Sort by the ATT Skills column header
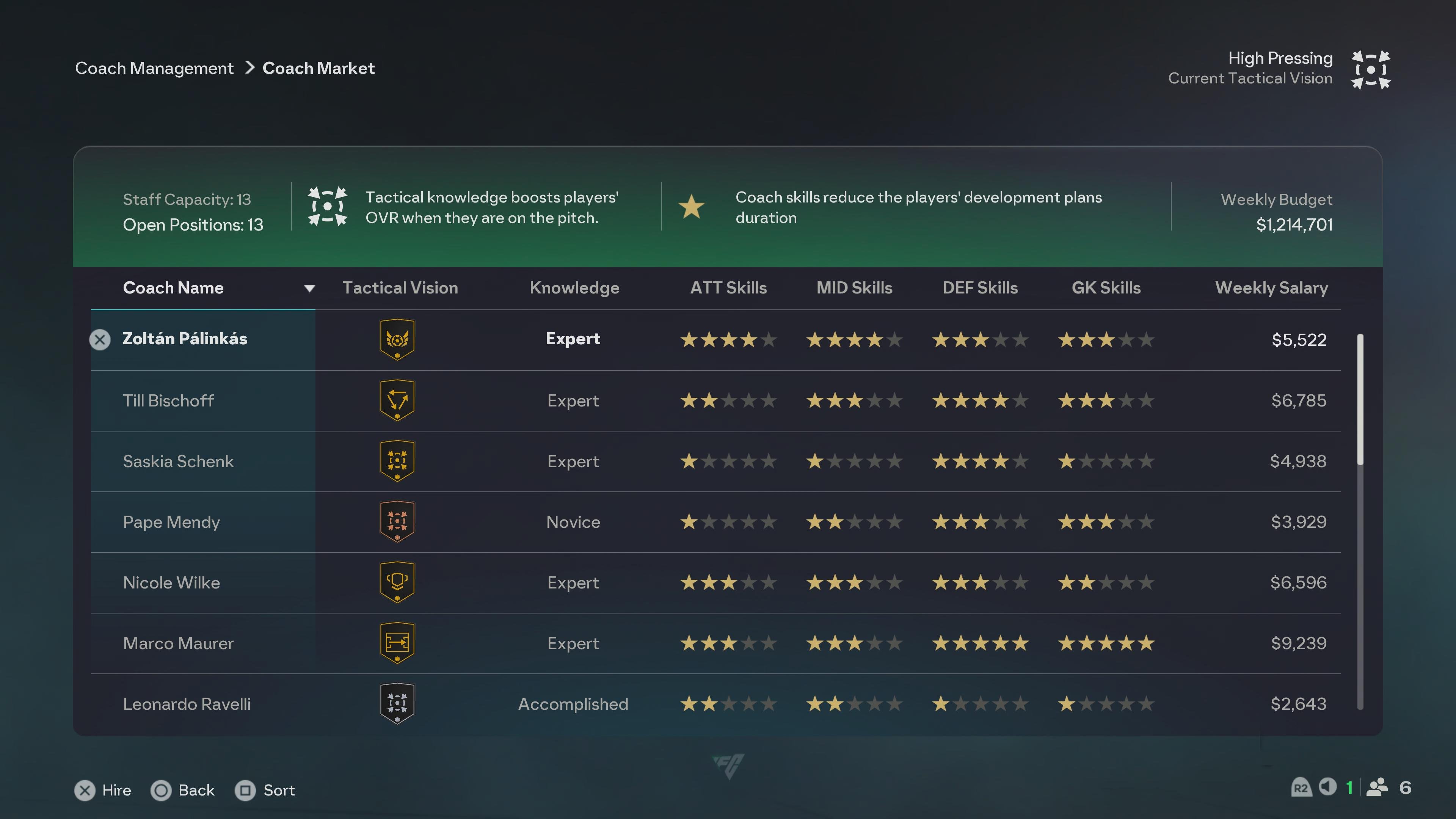This screenshot has width=1456, height=819. tap(728, 288)
